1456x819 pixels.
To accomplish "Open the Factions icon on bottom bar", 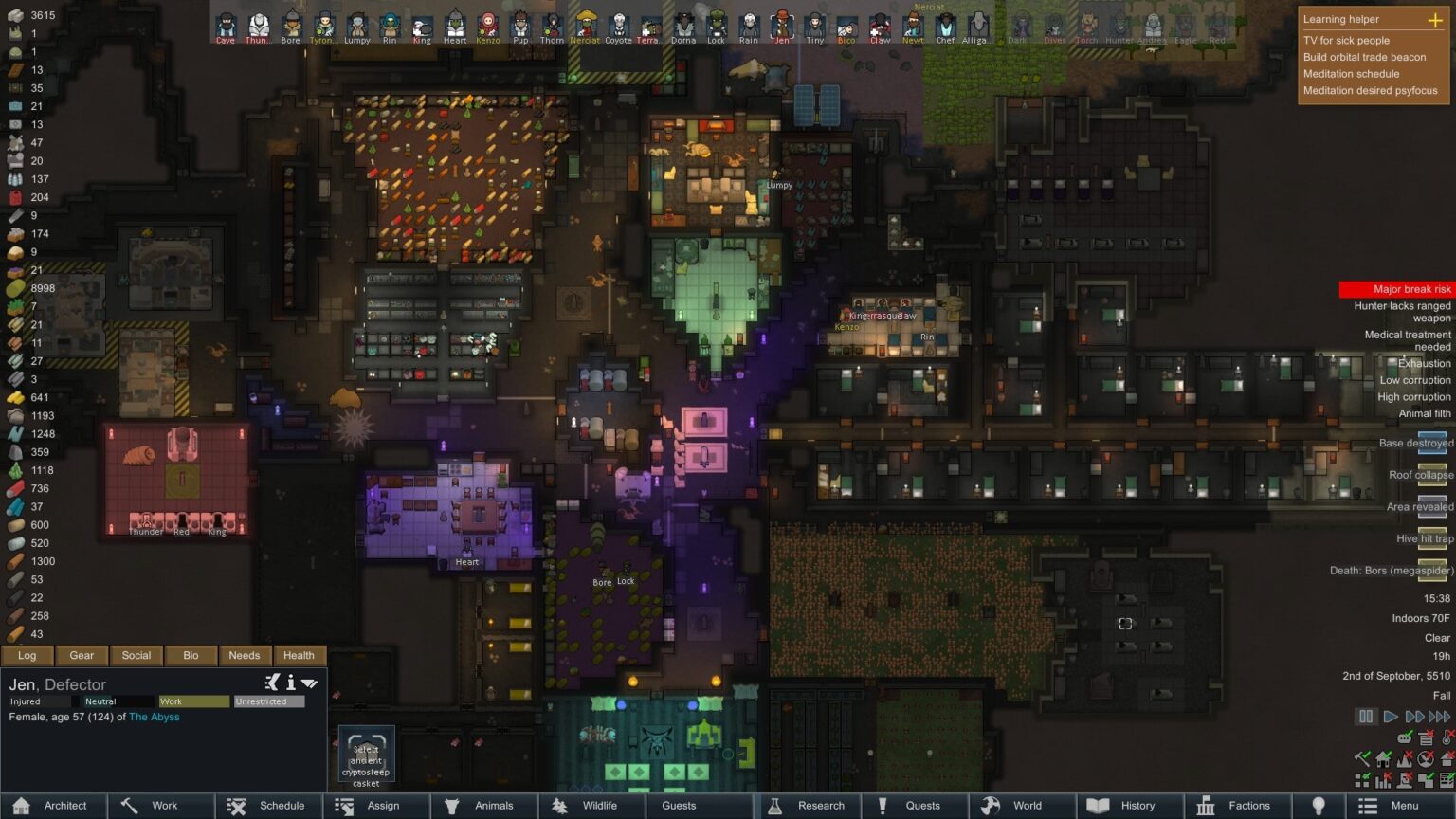I will 1206,806.
